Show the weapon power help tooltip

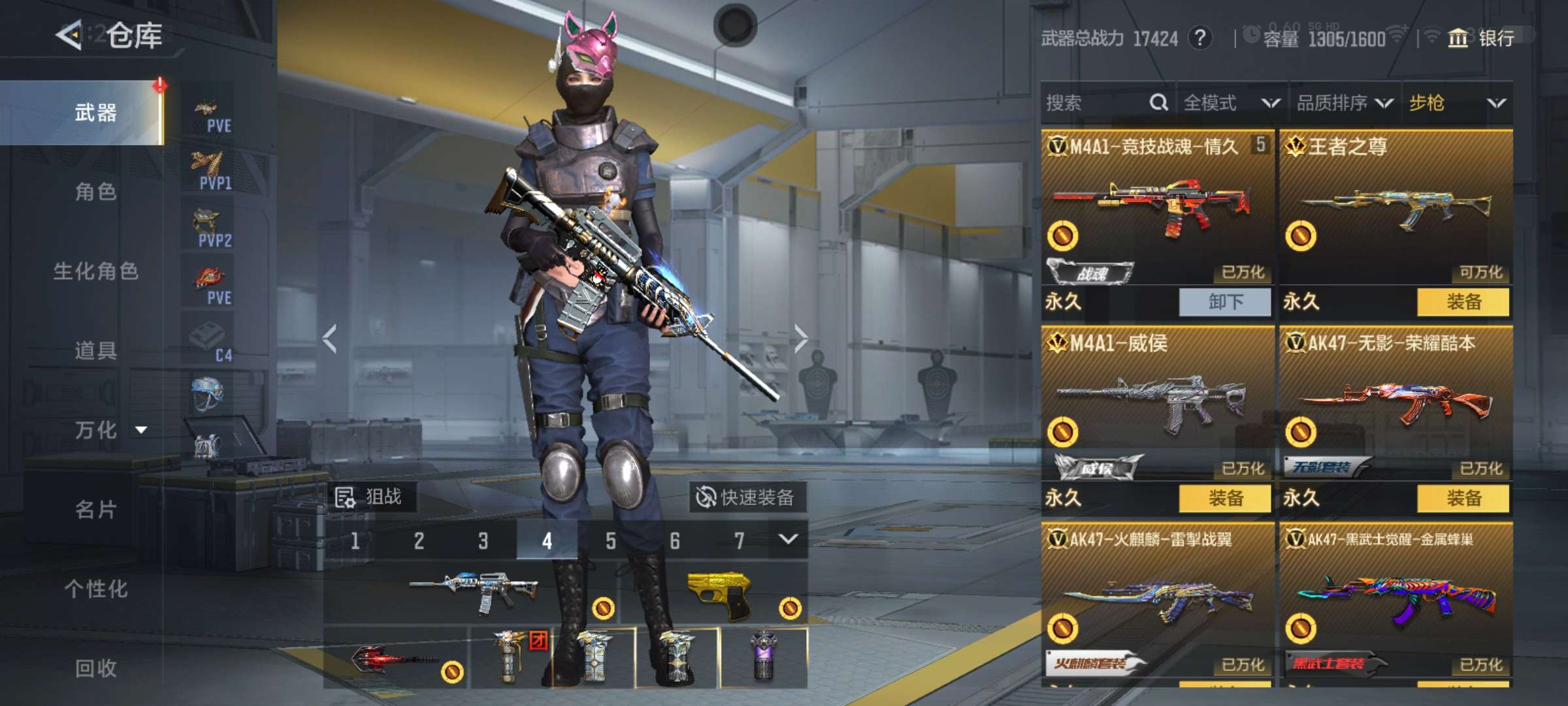1199,39
